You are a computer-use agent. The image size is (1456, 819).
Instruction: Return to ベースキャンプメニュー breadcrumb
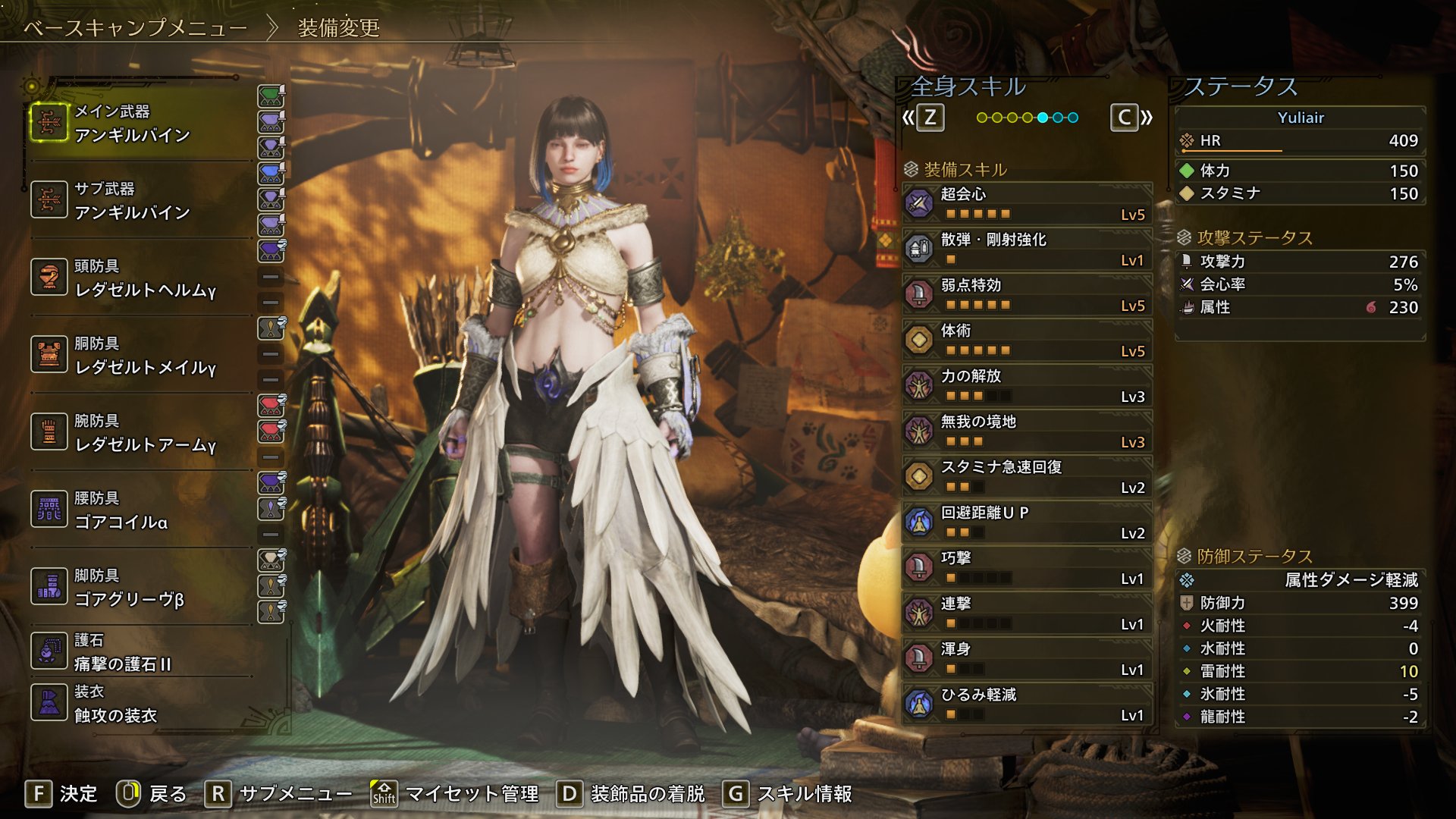(135, 28)
